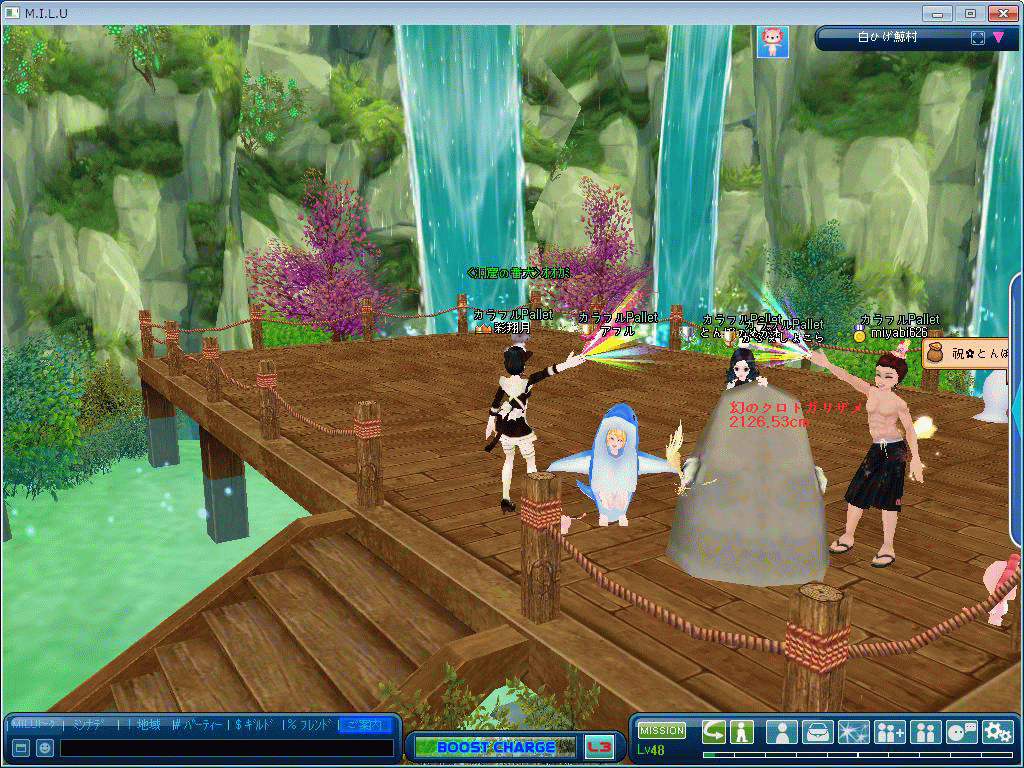Switch to the パーティー chat tab
The height and width of the screenshot is (768, 1024).
[x=200, y=724]
